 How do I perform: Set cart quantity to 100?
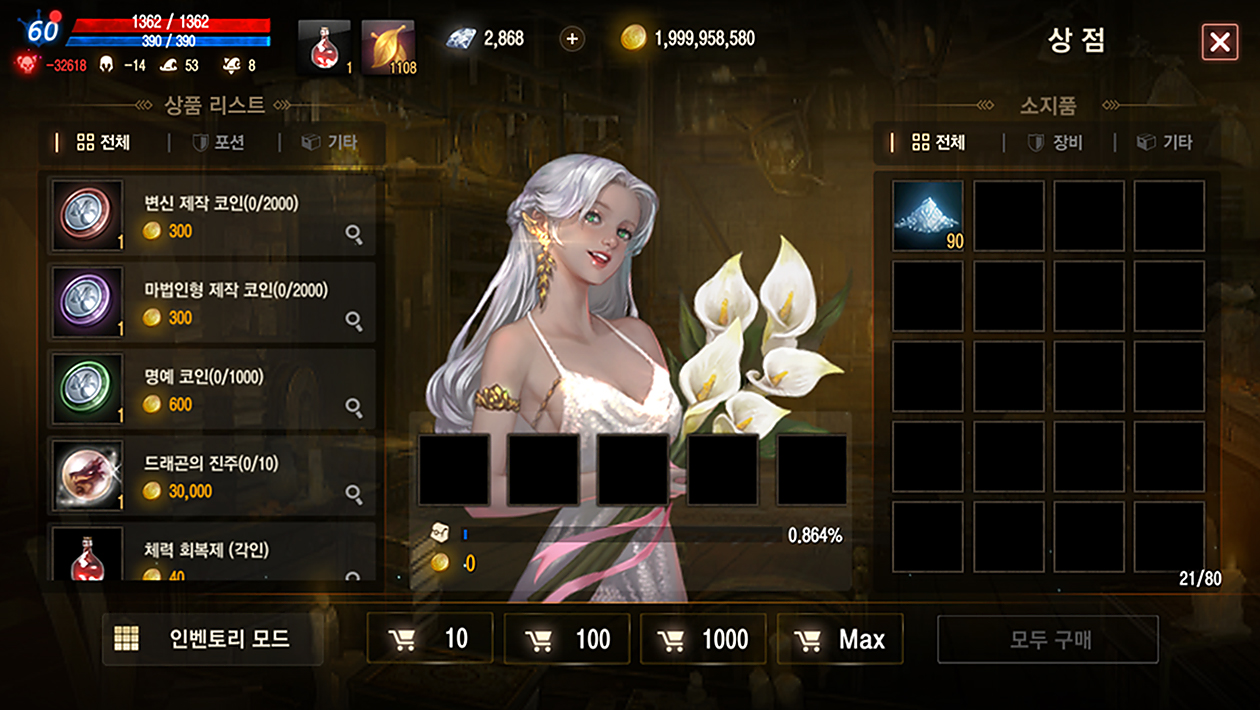pos(567,639)
